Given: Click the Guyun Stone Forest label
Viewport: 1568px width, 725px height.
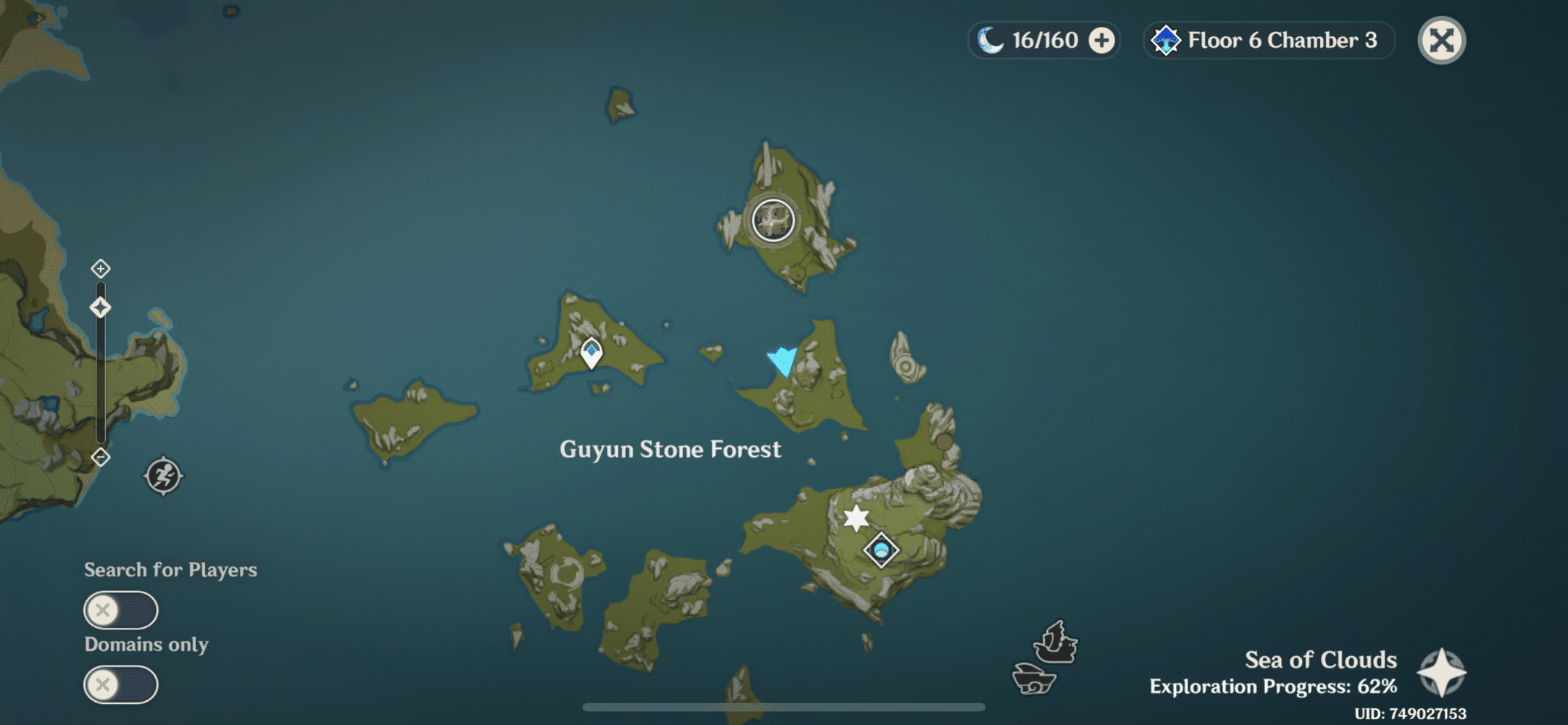Looking at the screenshot, I should [x=670, y=449].
